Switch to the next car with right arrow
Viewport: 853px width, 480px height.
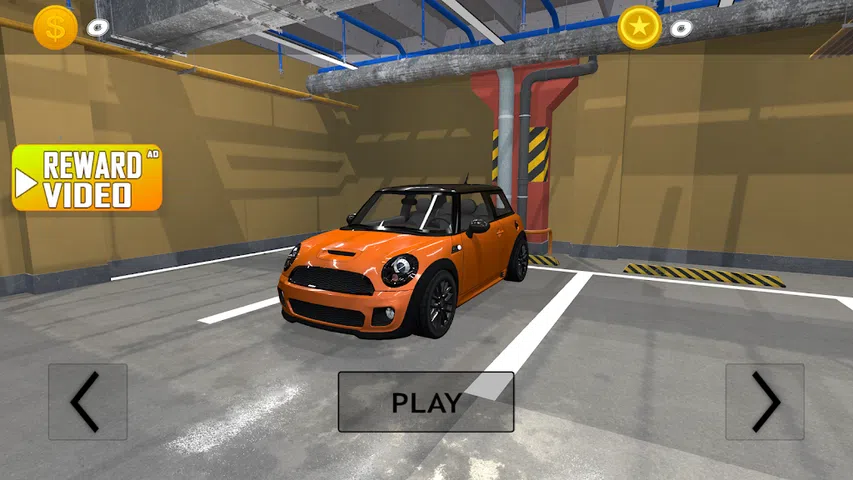coord(765,402)
